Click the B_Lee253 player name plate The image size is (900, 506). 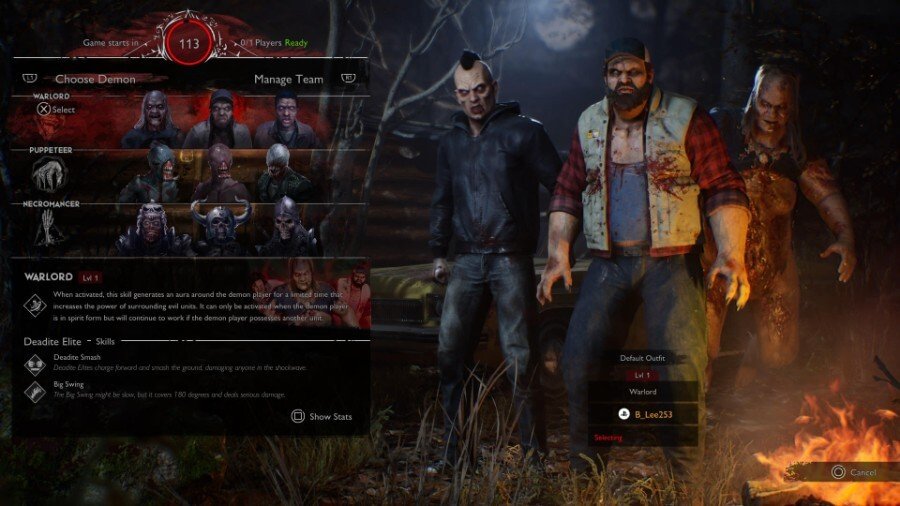pos(642,412)
